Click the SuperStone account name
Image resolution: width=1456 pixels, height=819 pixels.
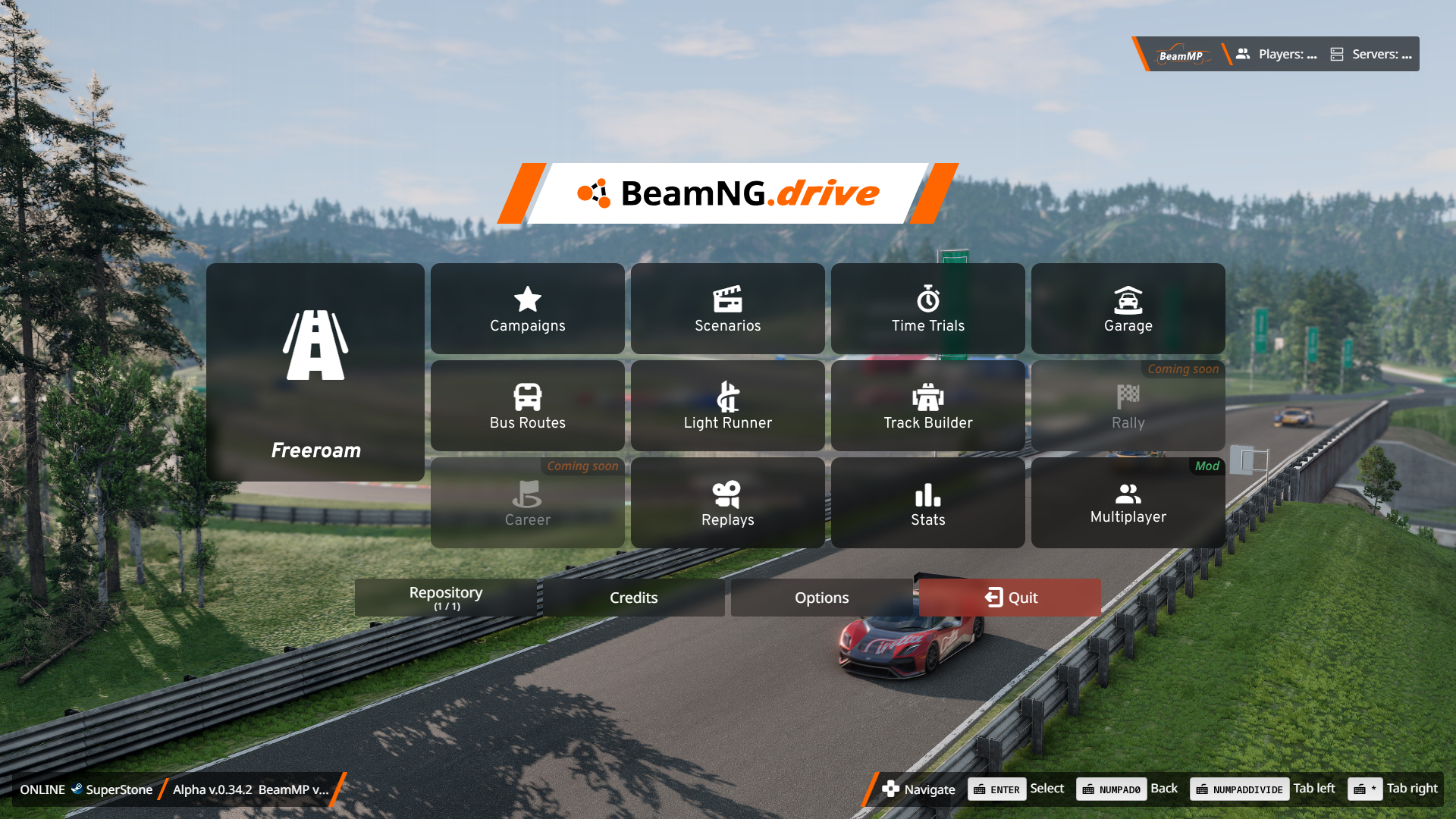click(119, 789)
